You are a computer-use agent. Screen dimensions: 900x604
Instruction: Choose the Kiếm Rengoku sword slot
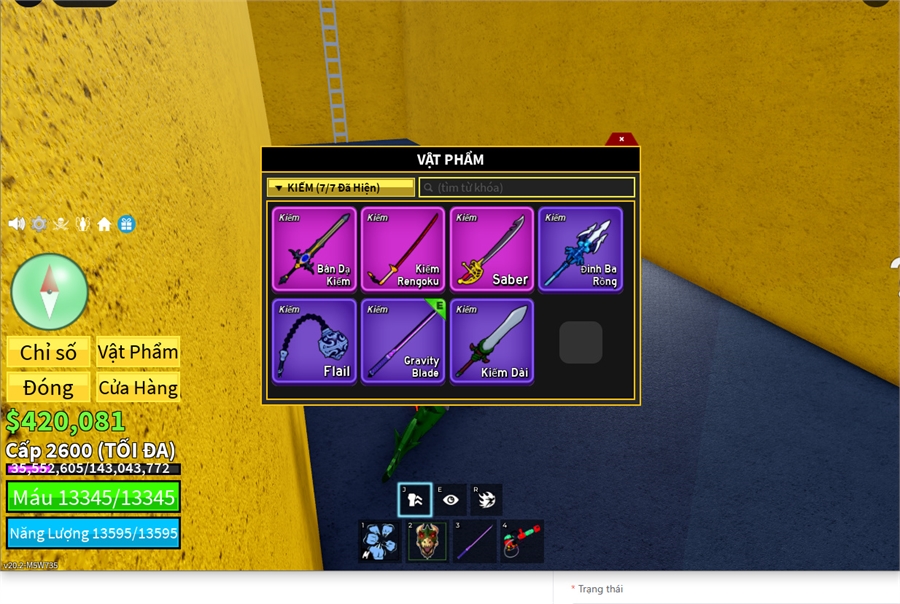tap(403, 249)
